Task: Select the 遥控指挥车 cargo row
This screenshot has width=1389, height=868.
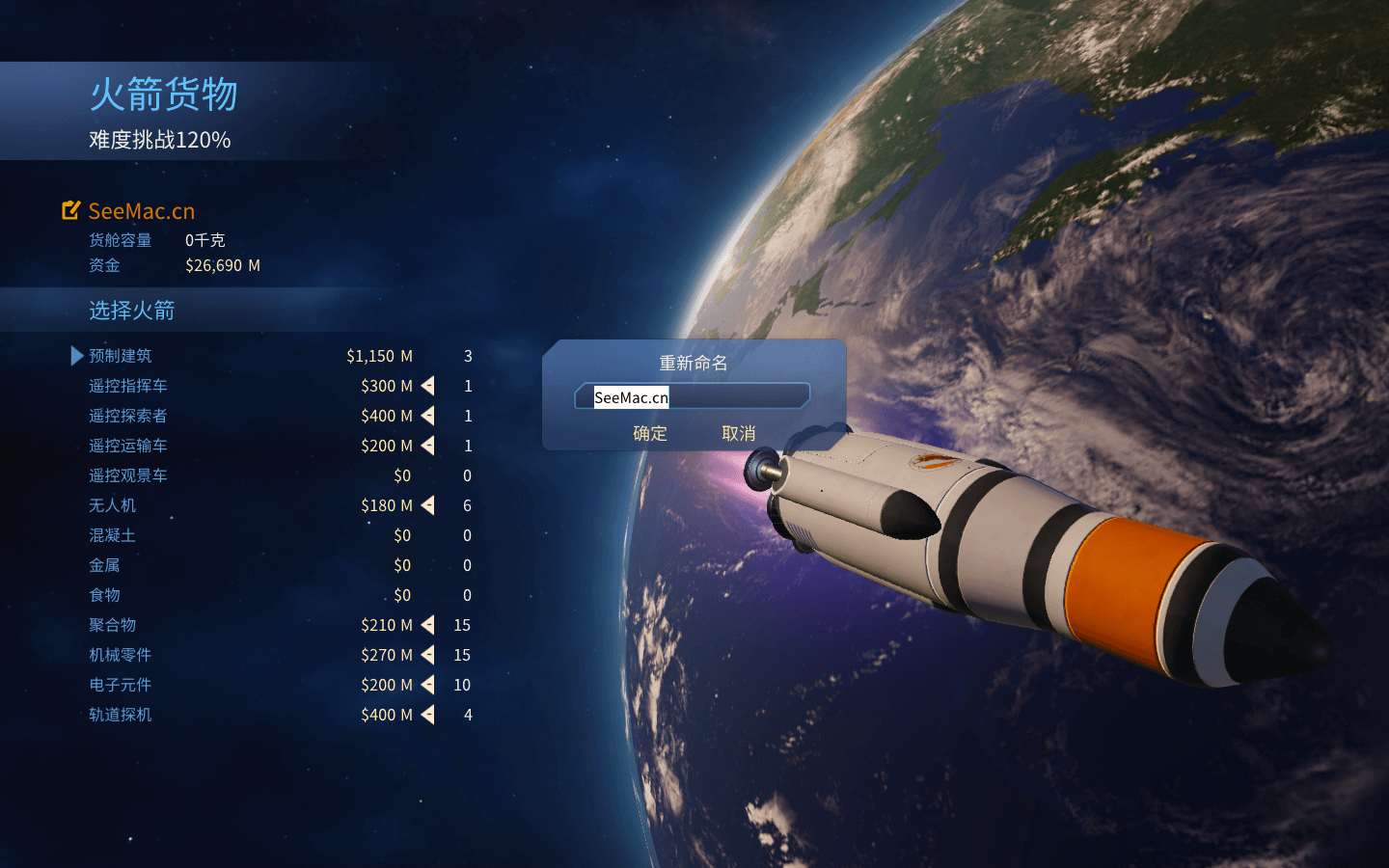Action: [x=128, y=386]
